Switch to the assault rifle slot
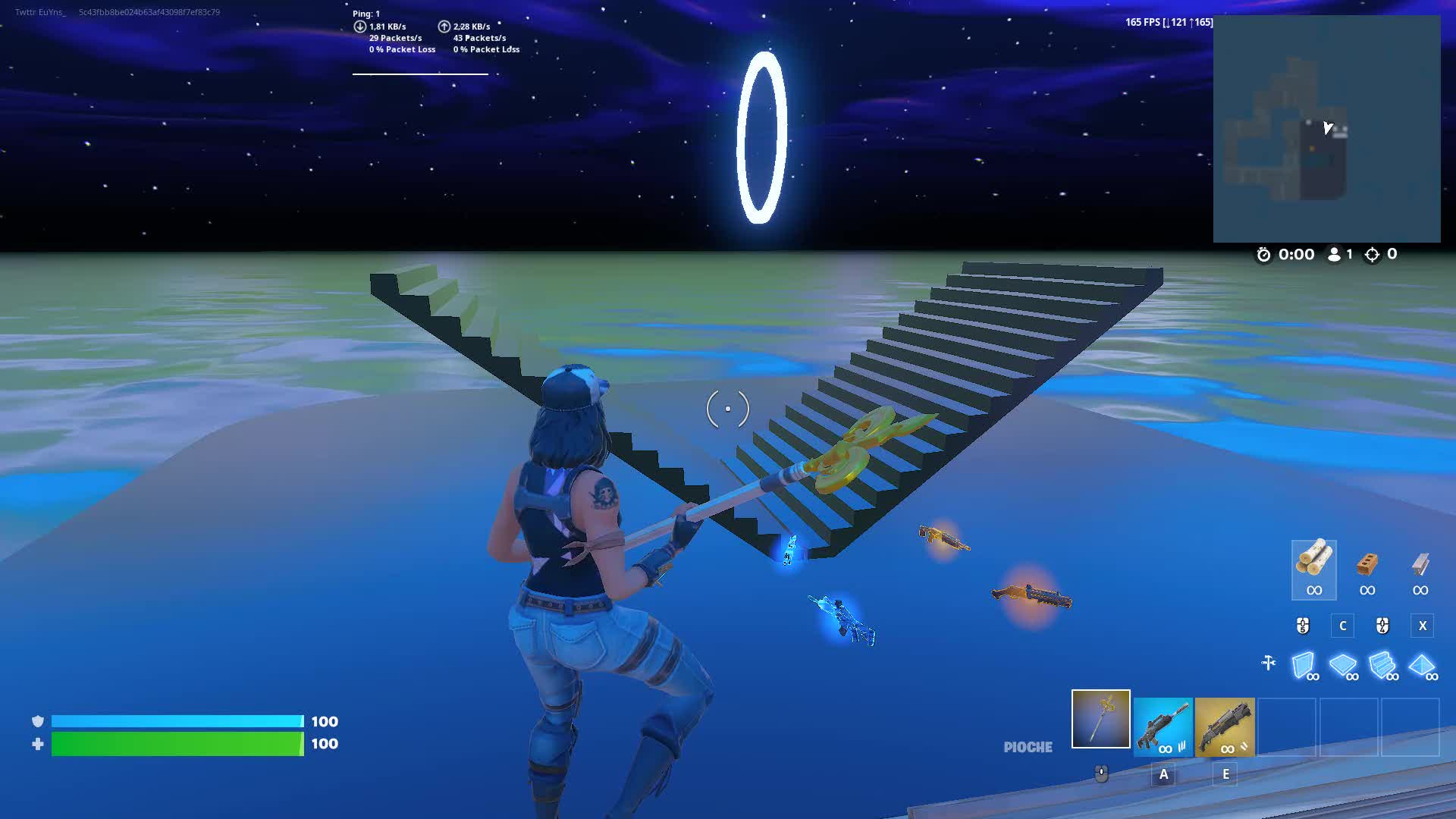 (x=1163, y=726)
